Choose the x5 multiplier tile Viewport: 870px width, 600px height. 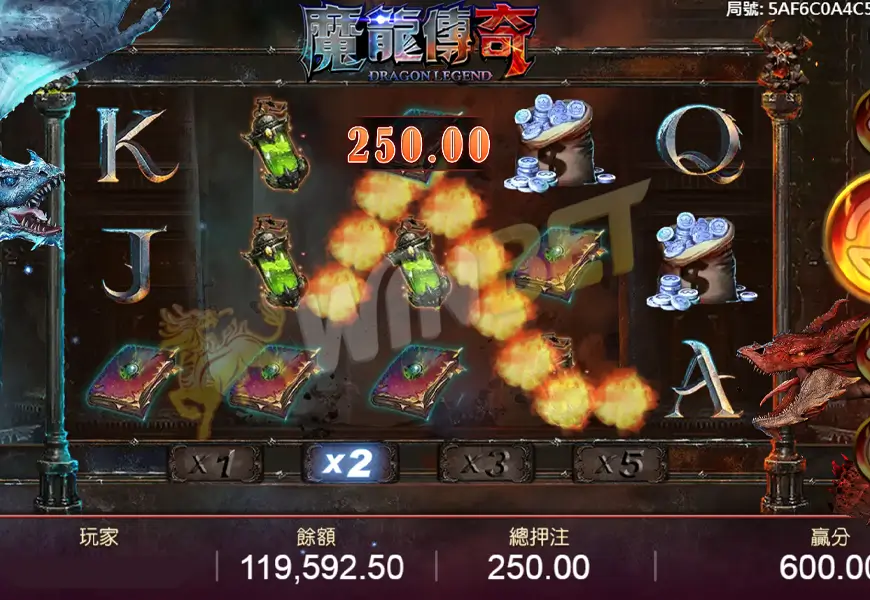click(620, 463)
